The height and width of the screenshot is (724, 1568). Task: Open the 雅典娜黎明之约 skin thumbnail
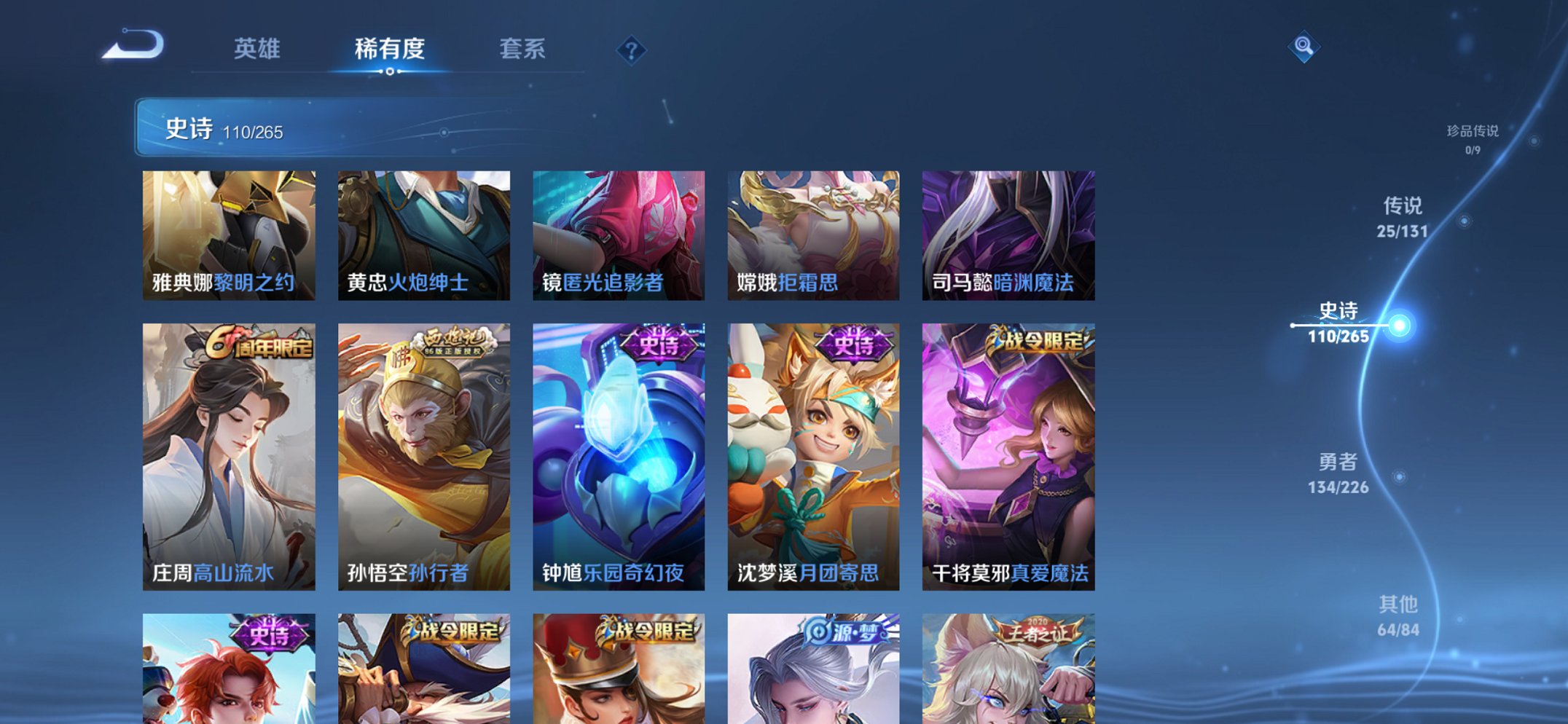229,233
